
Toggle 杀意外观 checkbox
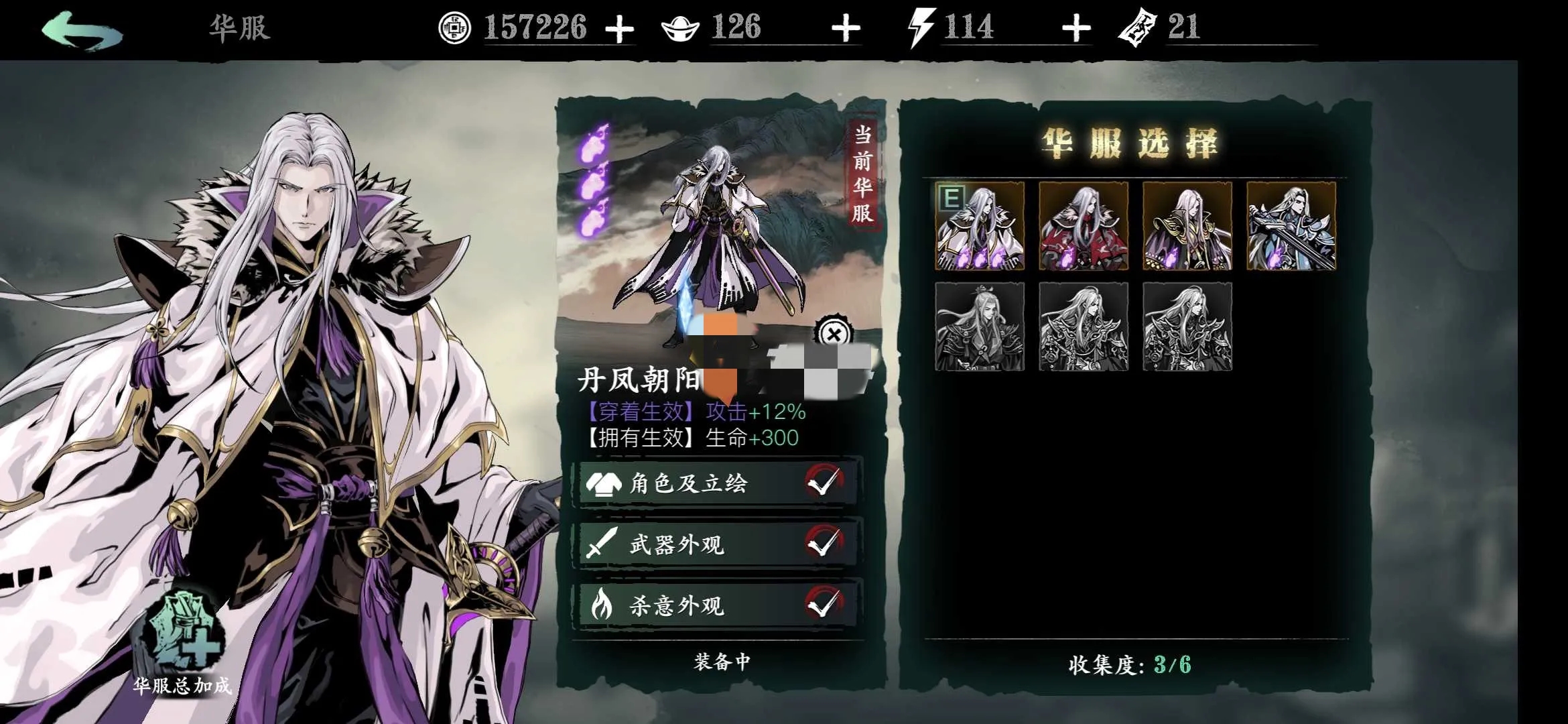tap(824, 604)
